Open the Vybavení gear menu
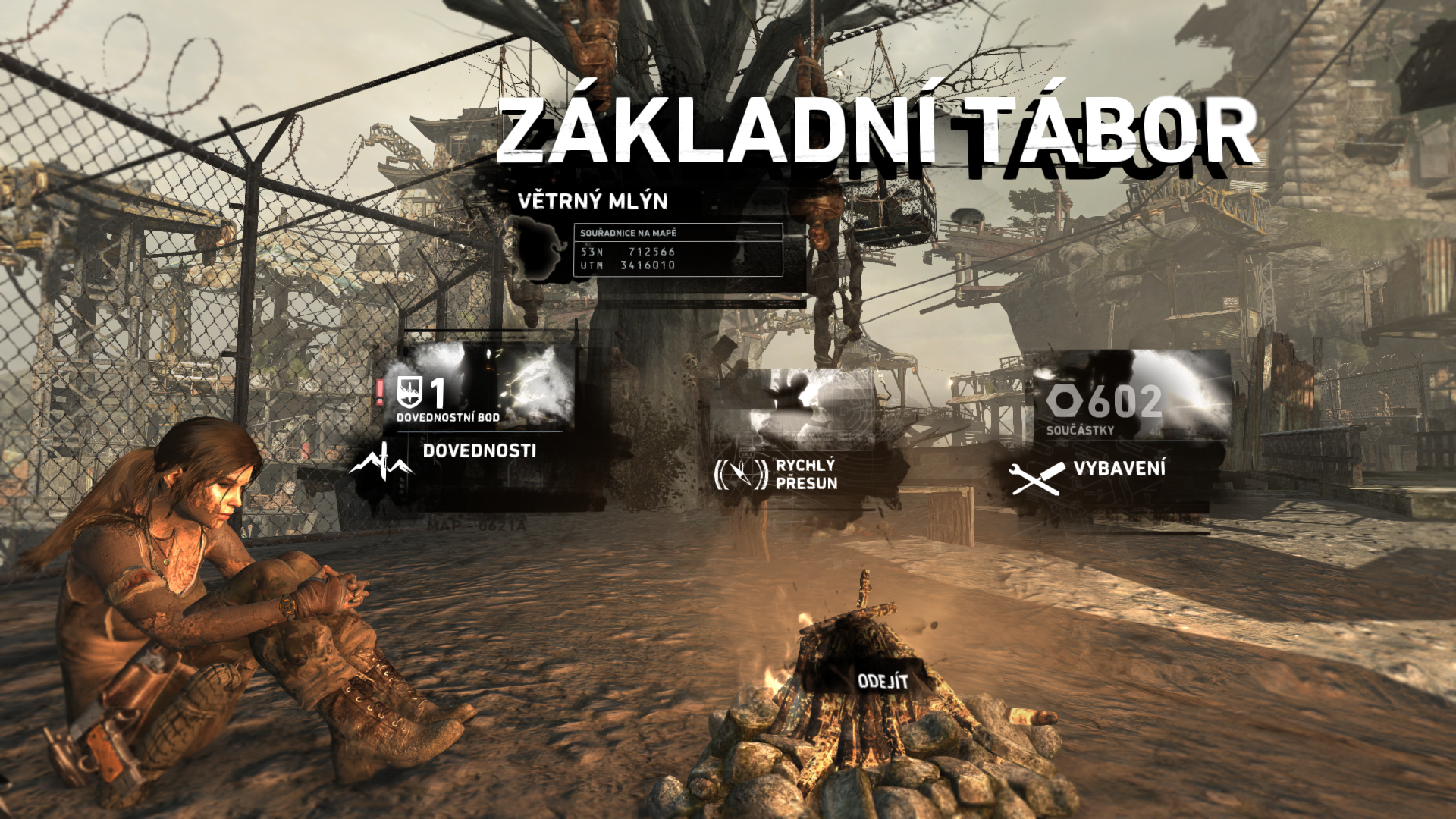This screenshot has width=1456, height=819. [x=1119, y=469]
